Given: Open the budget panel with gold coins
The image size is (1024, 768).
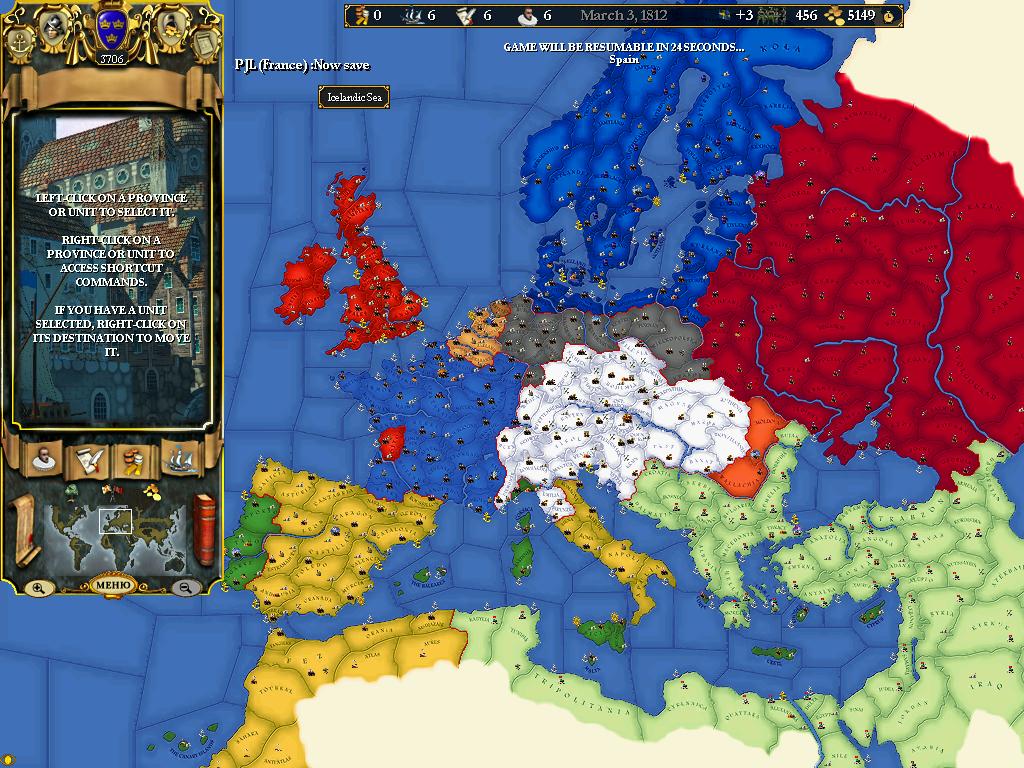Looking at the screenshot, I should point(133,459).
